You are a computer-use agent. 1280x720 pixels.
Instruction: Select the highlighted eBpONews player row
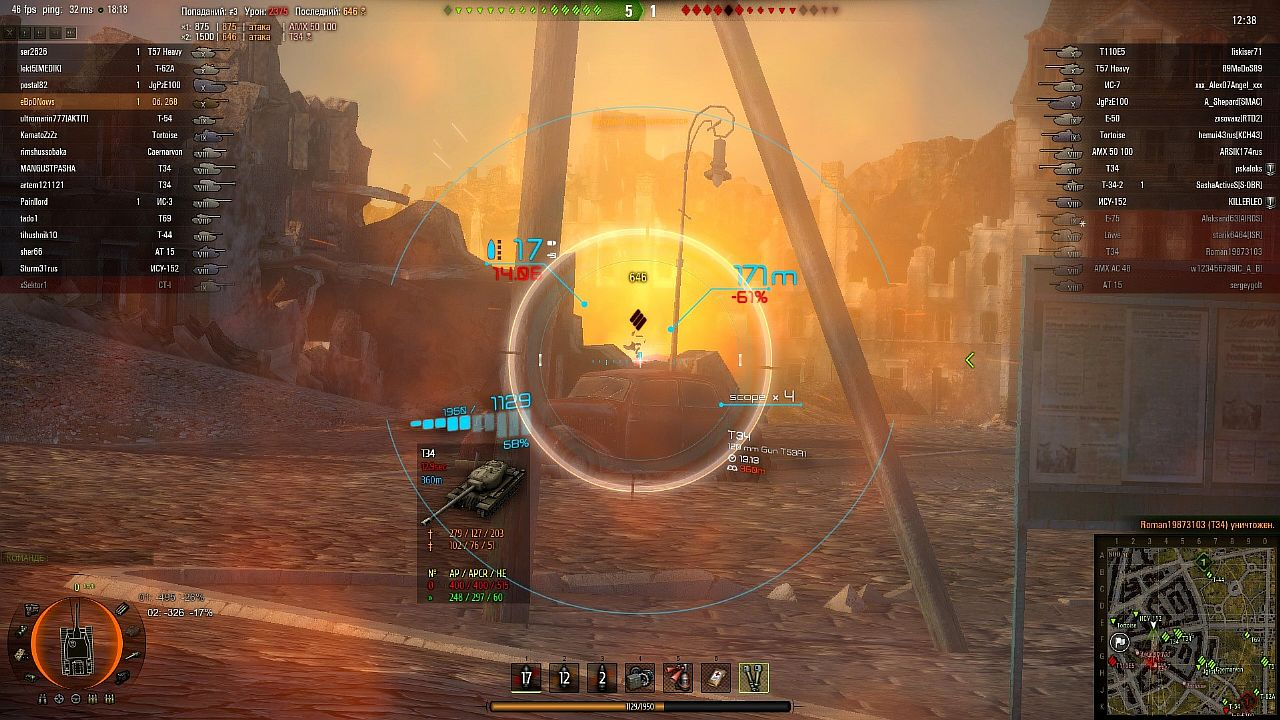39,102
